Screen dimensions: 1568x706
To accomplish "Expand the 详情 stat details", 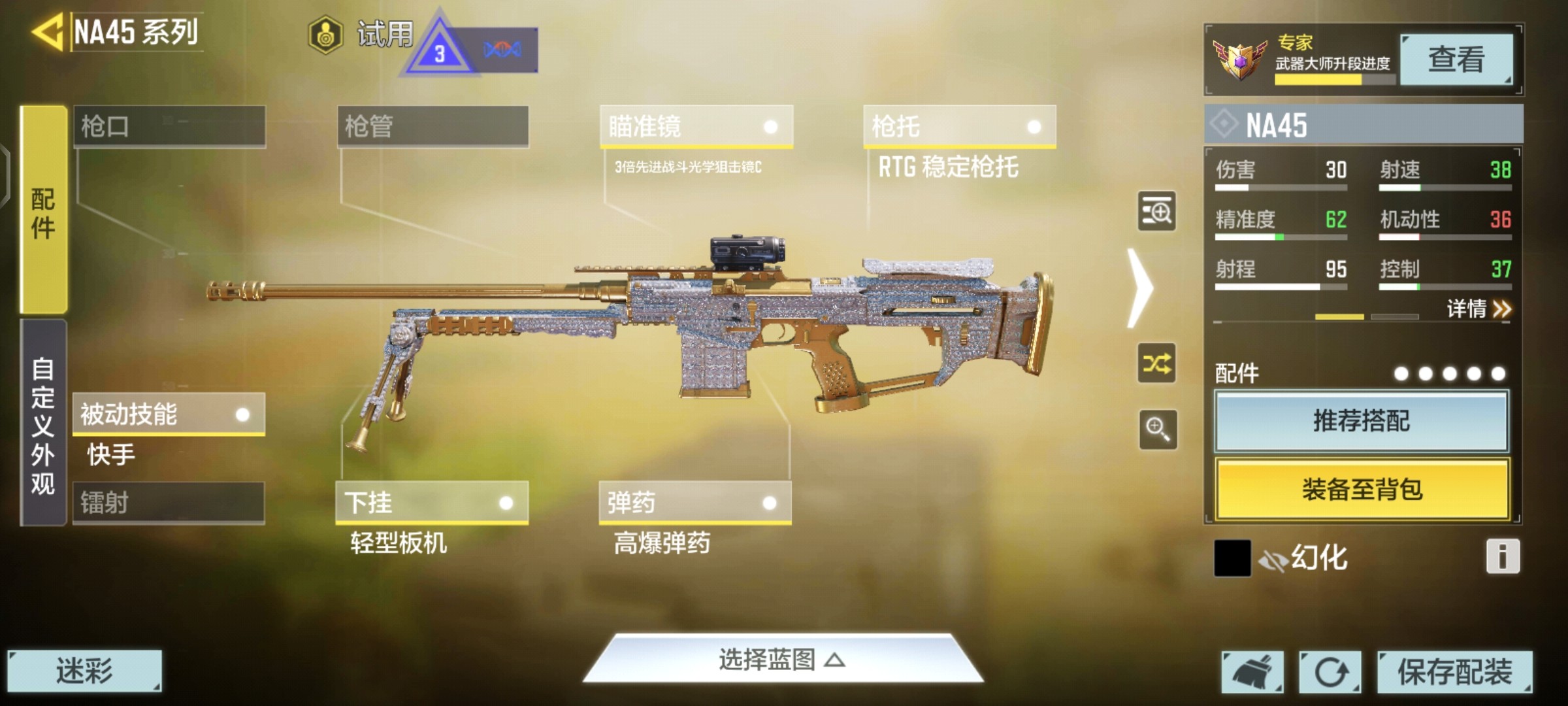I will (1478, 309).
